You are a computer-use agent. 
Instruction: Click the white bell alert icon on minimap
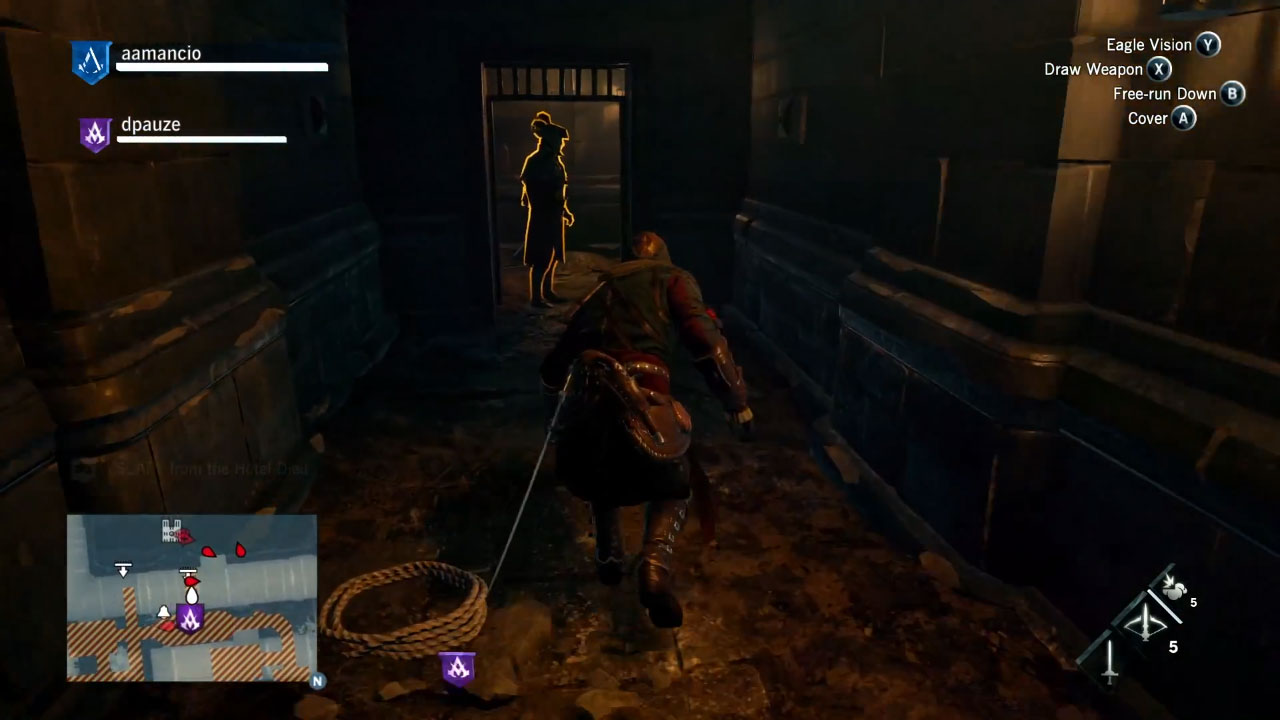click(164, 613)
